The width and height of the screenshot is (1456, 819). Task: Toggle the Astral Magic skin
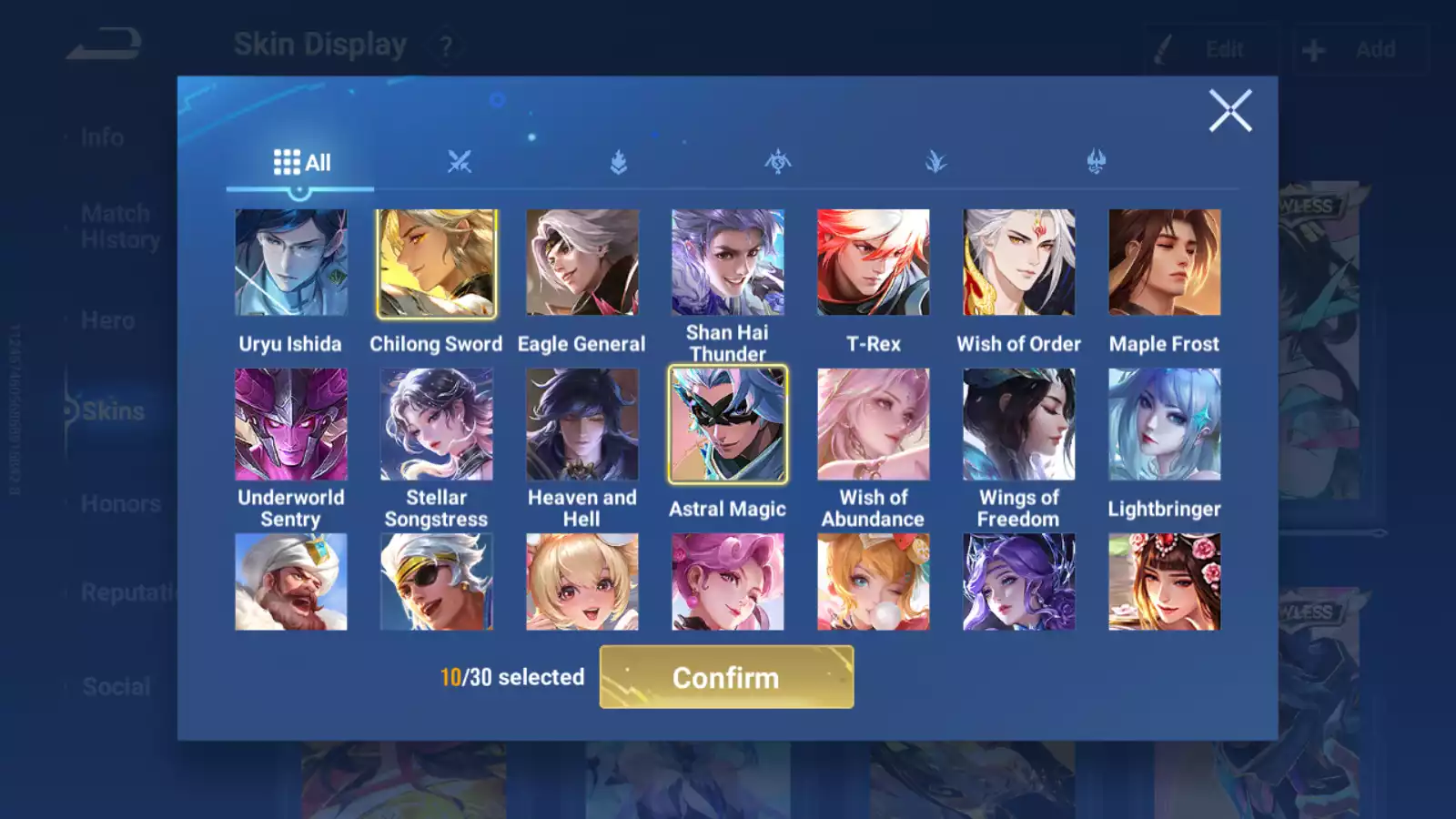coord(728,424)
